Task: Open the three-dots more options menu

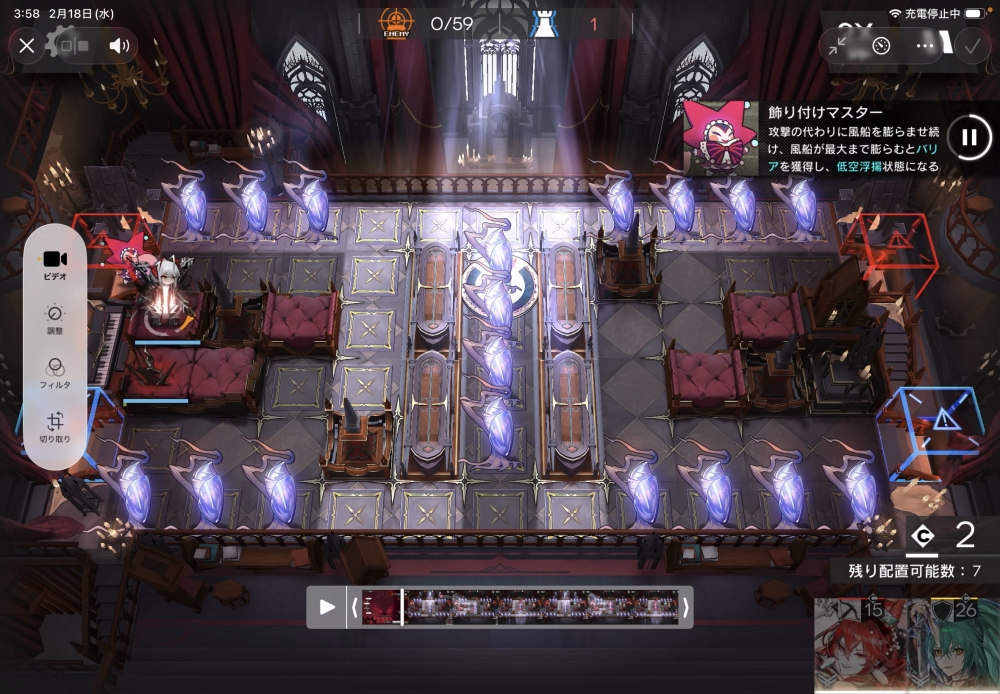Action: tap(926, 45)
